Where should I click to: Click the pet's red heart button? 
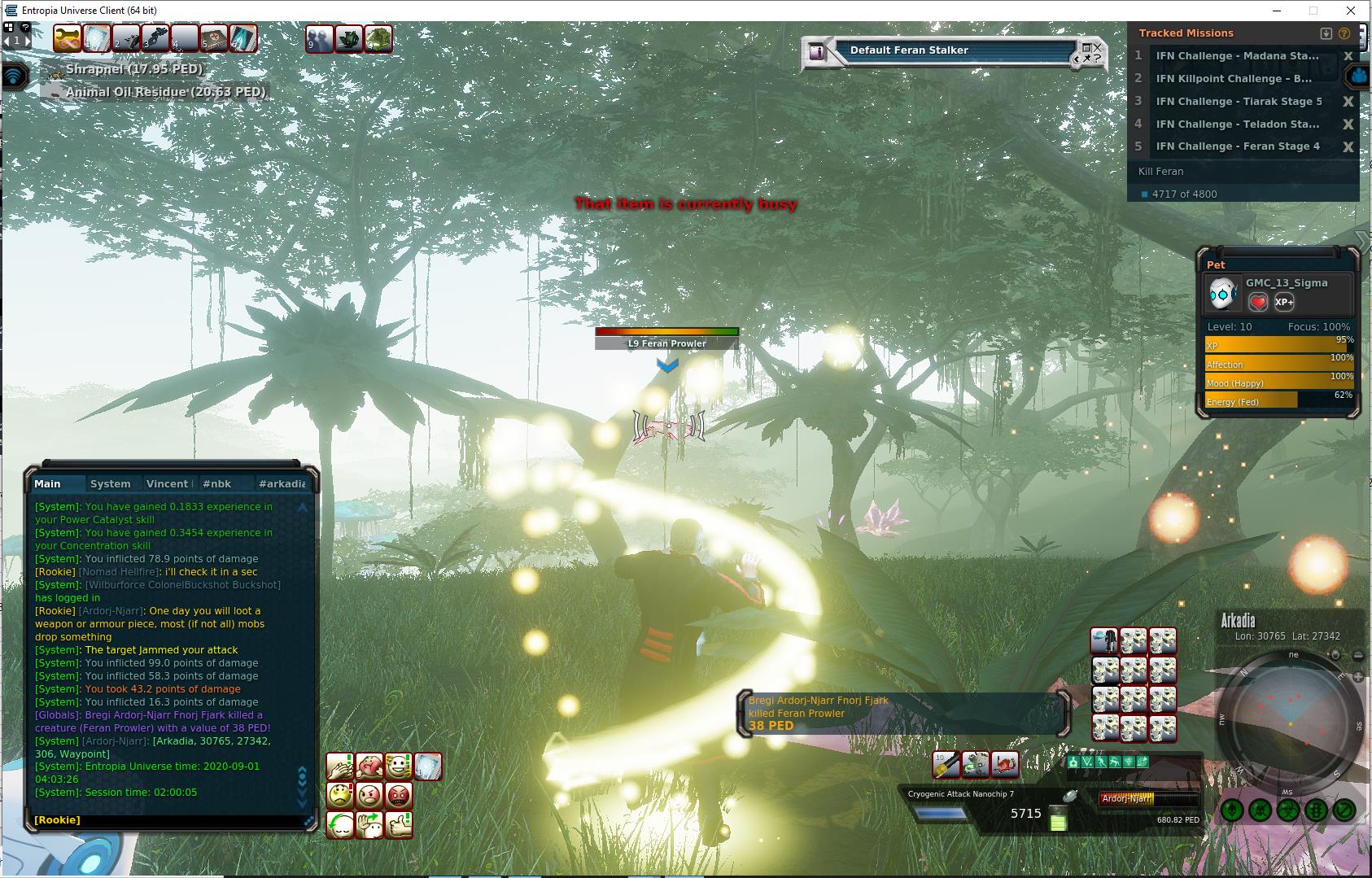tap(1258, 303)
